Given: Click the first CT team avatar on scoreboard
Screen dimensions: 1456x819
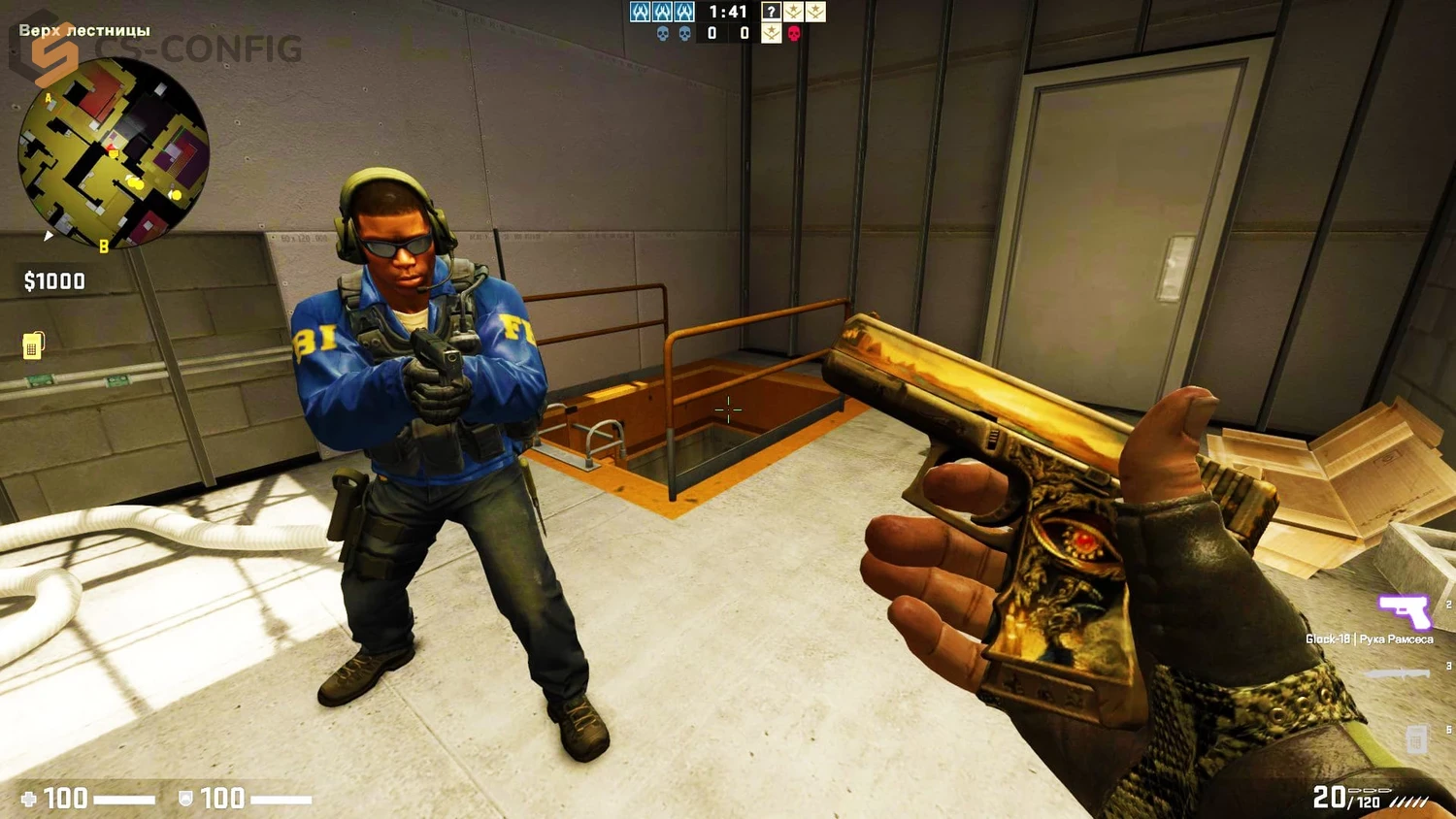Looking at the screenshot, I should (x=640, y=12).
